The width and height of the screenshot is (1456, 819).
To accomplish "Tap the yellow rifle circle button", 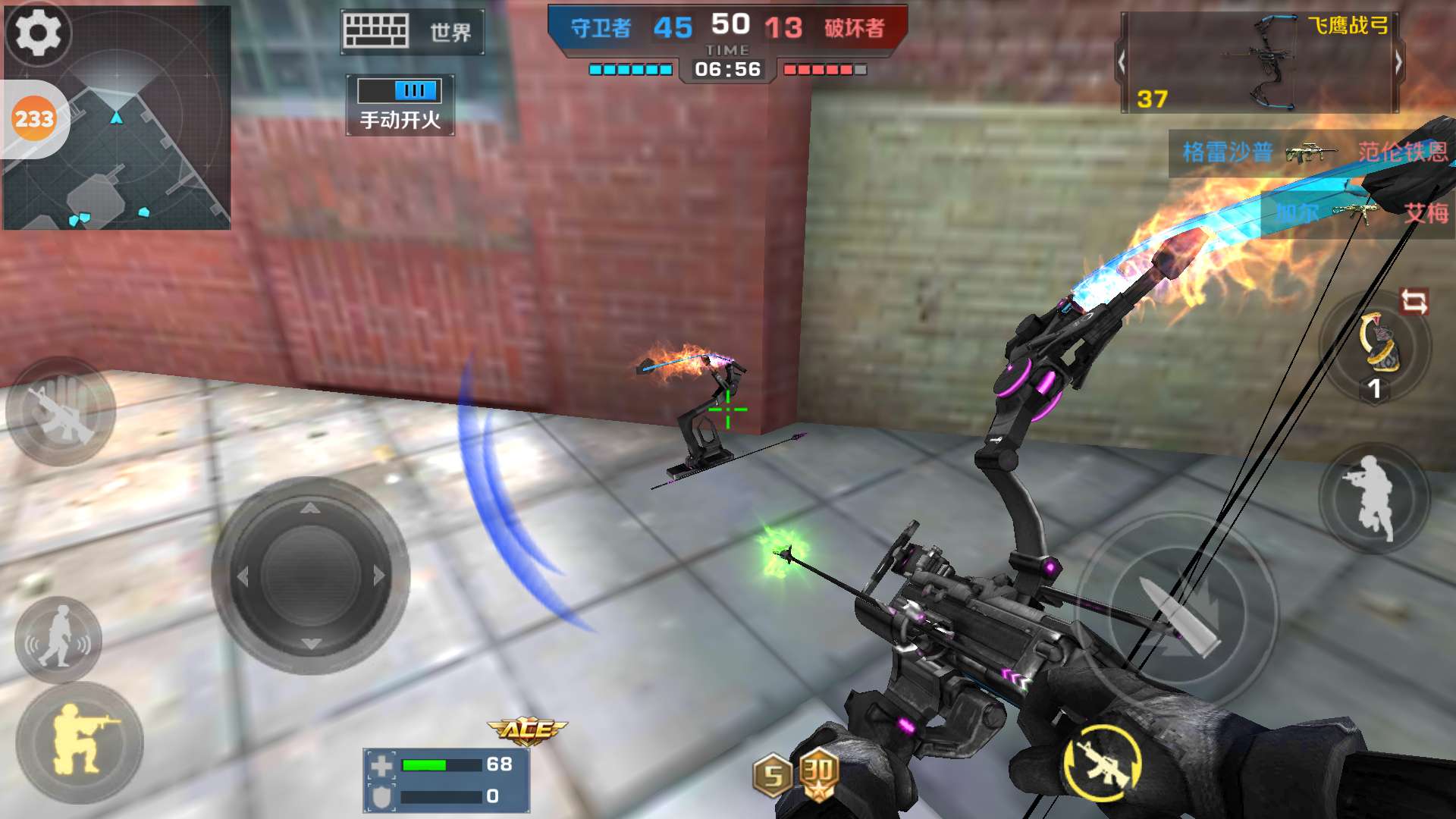I will click(x=1102, y=762).
